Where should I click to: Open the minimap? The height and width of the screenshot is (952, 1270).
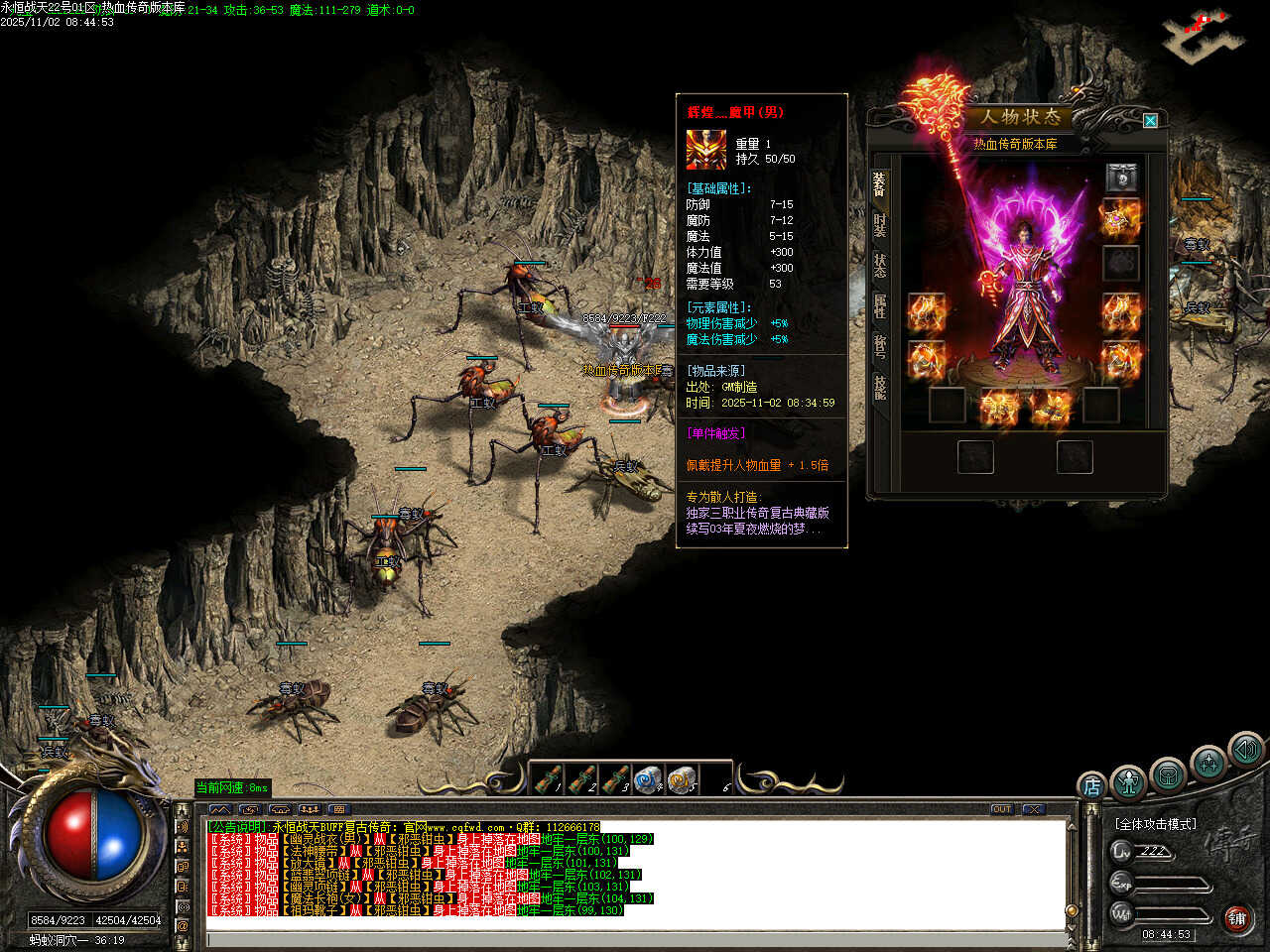point(1203,35)
